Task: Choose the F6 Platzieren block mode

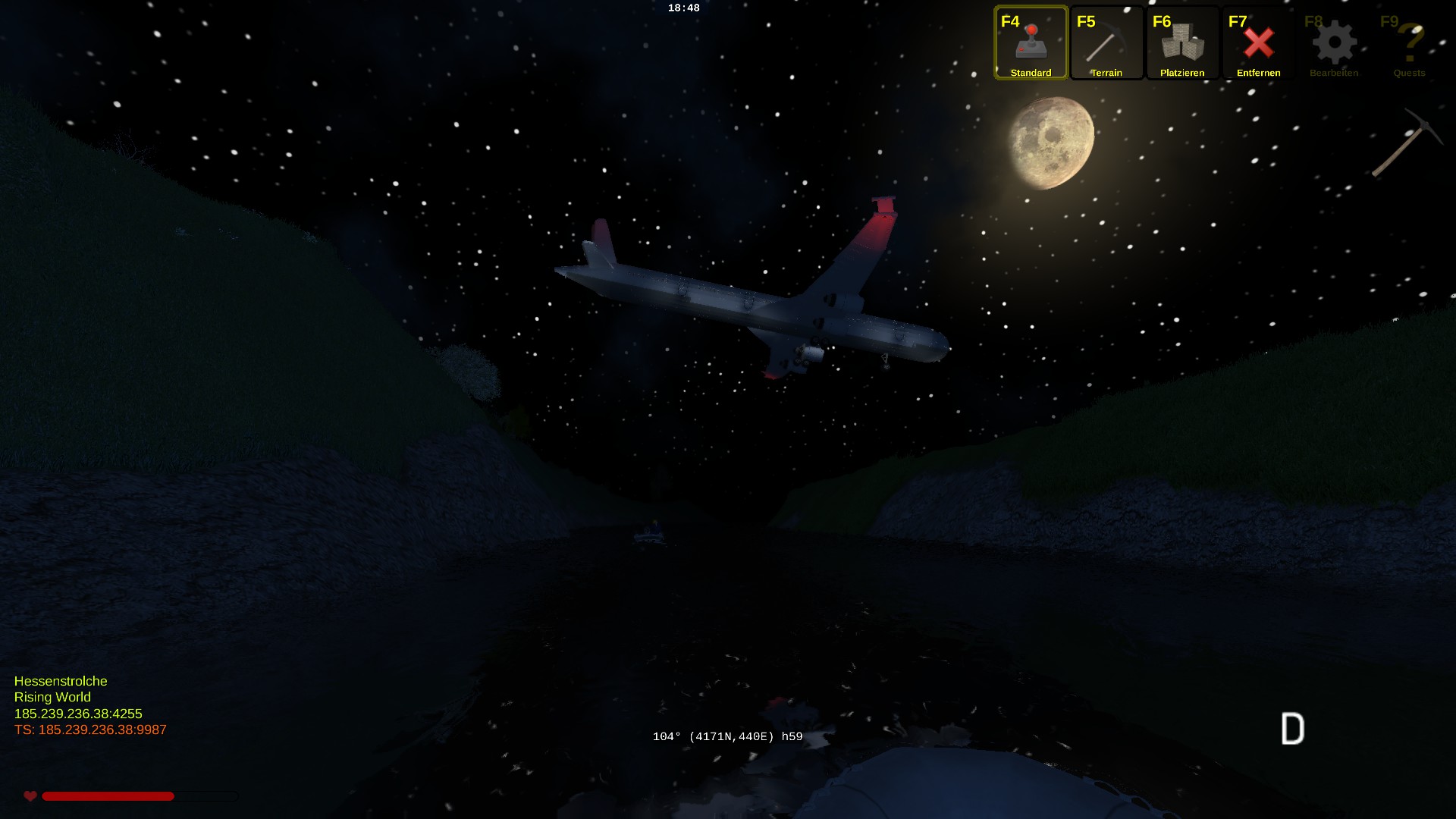Action: 1182,43
